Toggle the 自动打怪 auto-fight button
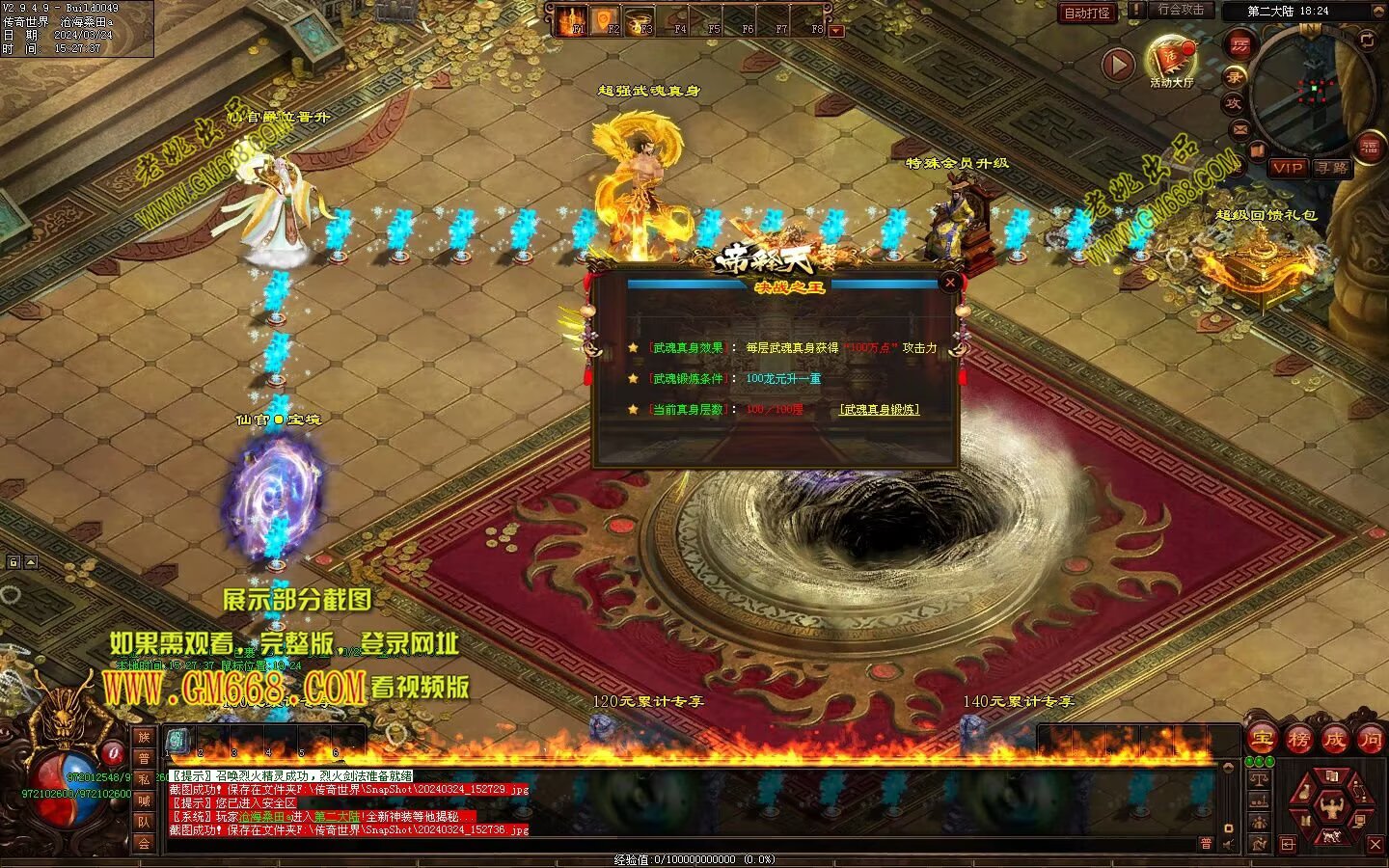This screenshot has width=1389, height=868. (1087, 14)
